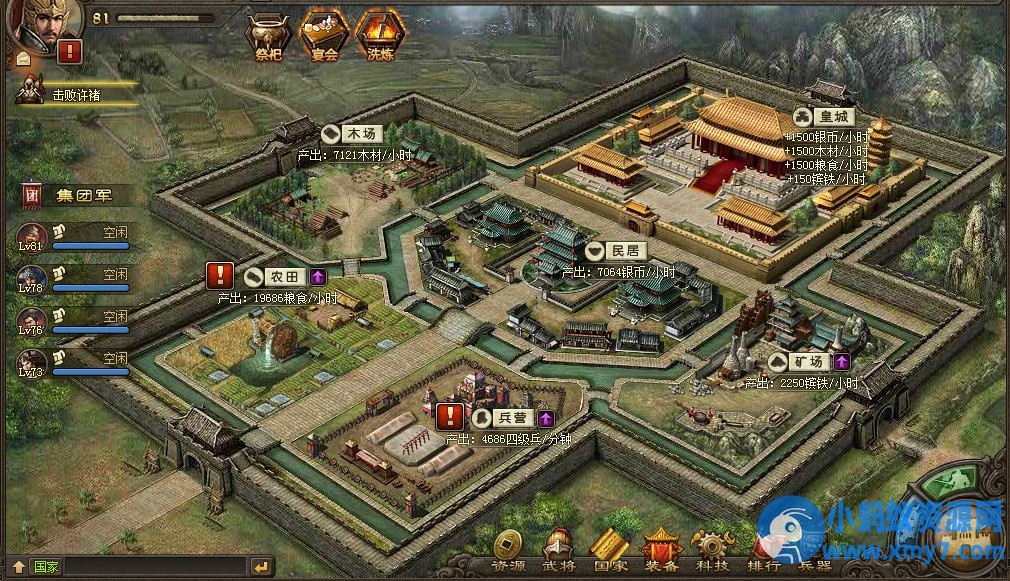Click the player's general portrait
The height and width of the screenshot is (581, 1010).
click(x=33, y=22)
